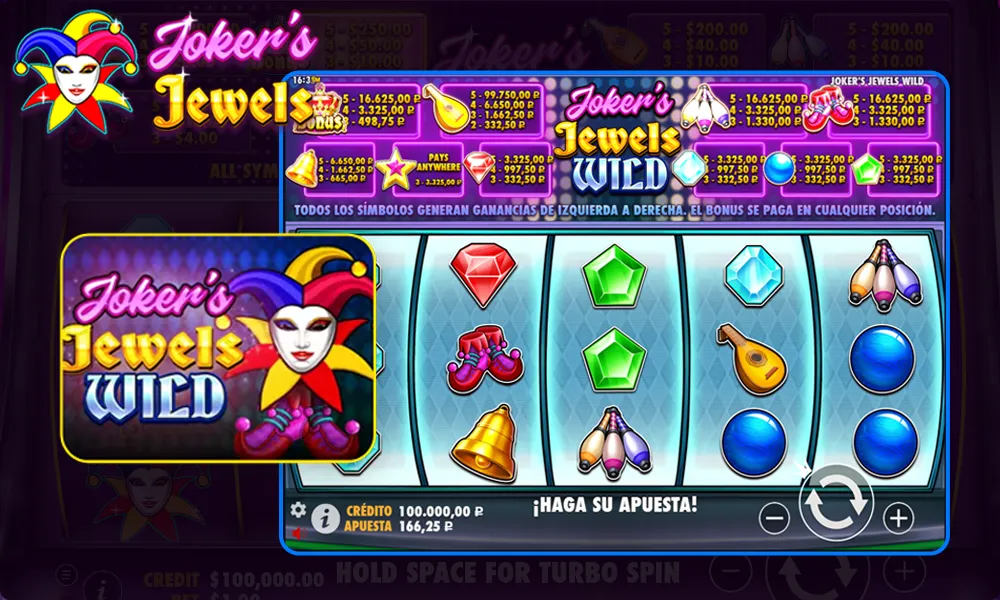Increase the bet with the plus button
Image resolution: width=1000 pixels, height=600 pixels.
[x=898, y=518]
